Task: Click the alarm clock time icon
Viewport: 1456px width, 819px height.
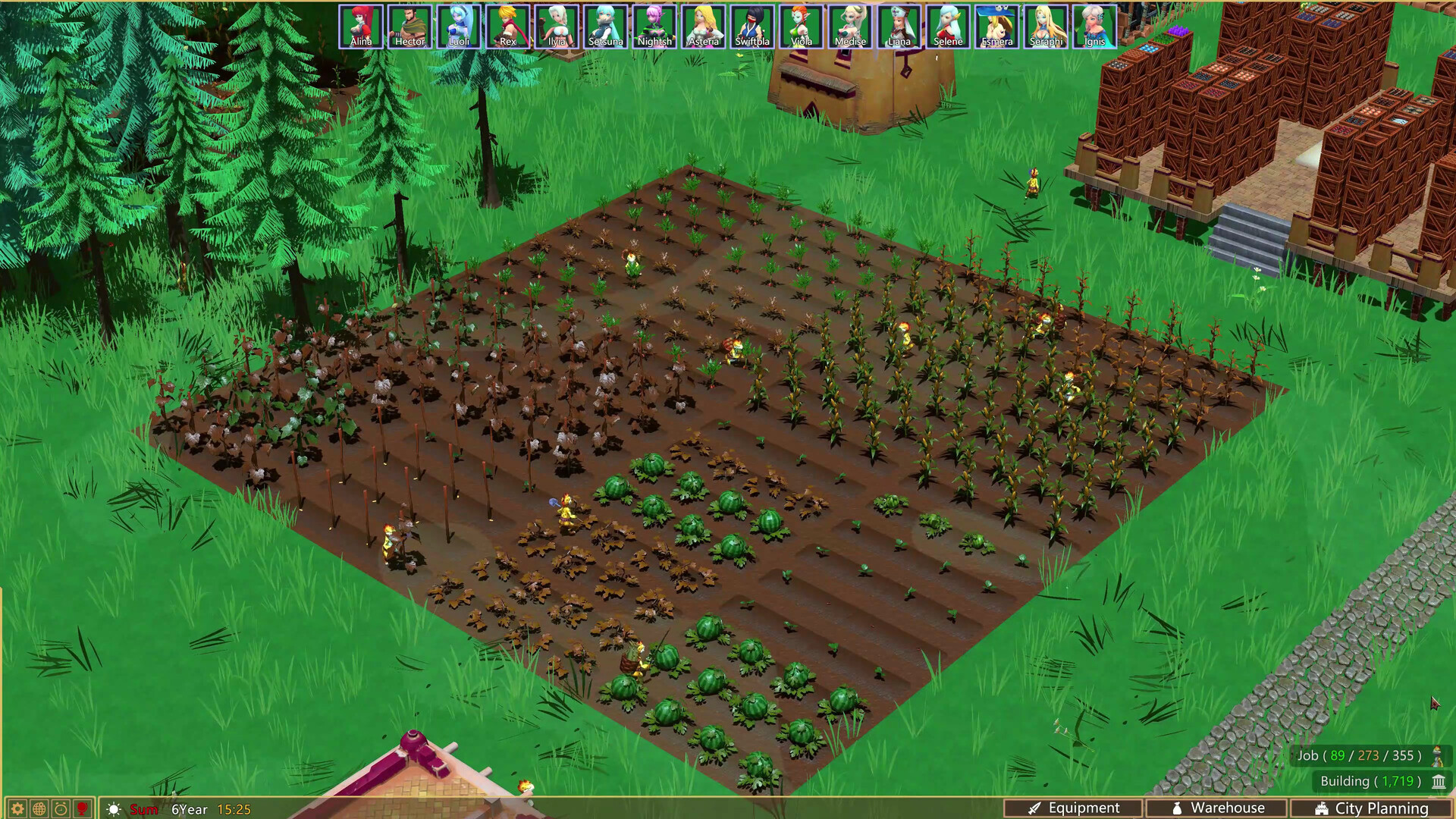Action: coord(60,809)
